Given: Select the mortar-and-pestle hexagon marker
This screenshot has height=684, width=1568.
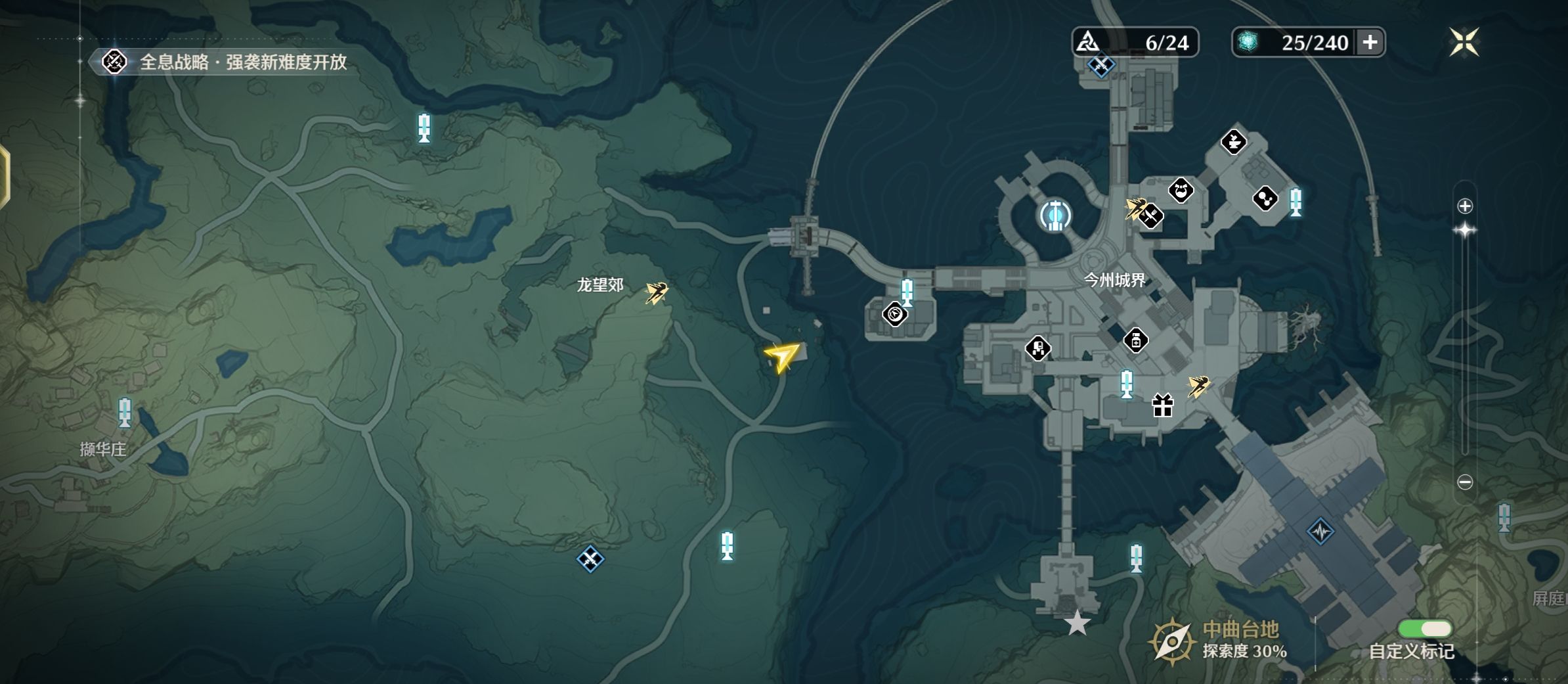Looking at the screenshot, I should pyautogui.click(x=1233, y=142).
